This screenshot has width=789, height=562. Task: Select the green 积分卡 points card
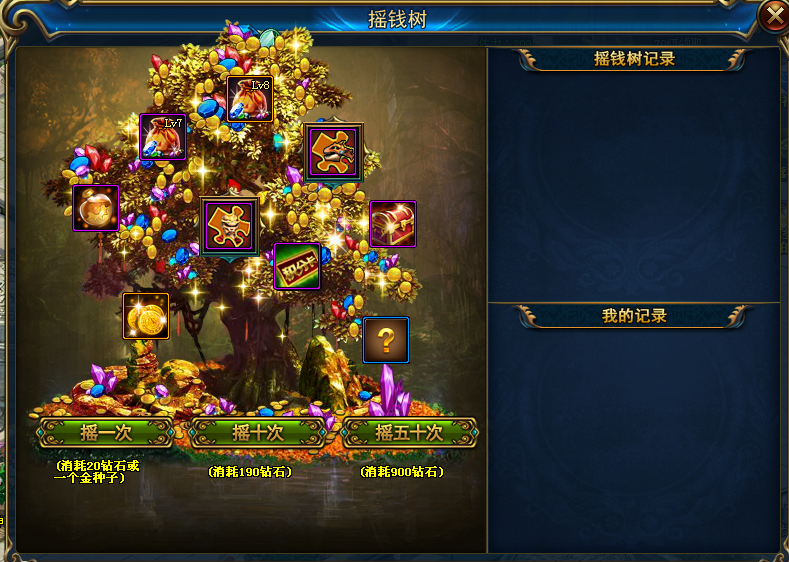click(297, 266)
